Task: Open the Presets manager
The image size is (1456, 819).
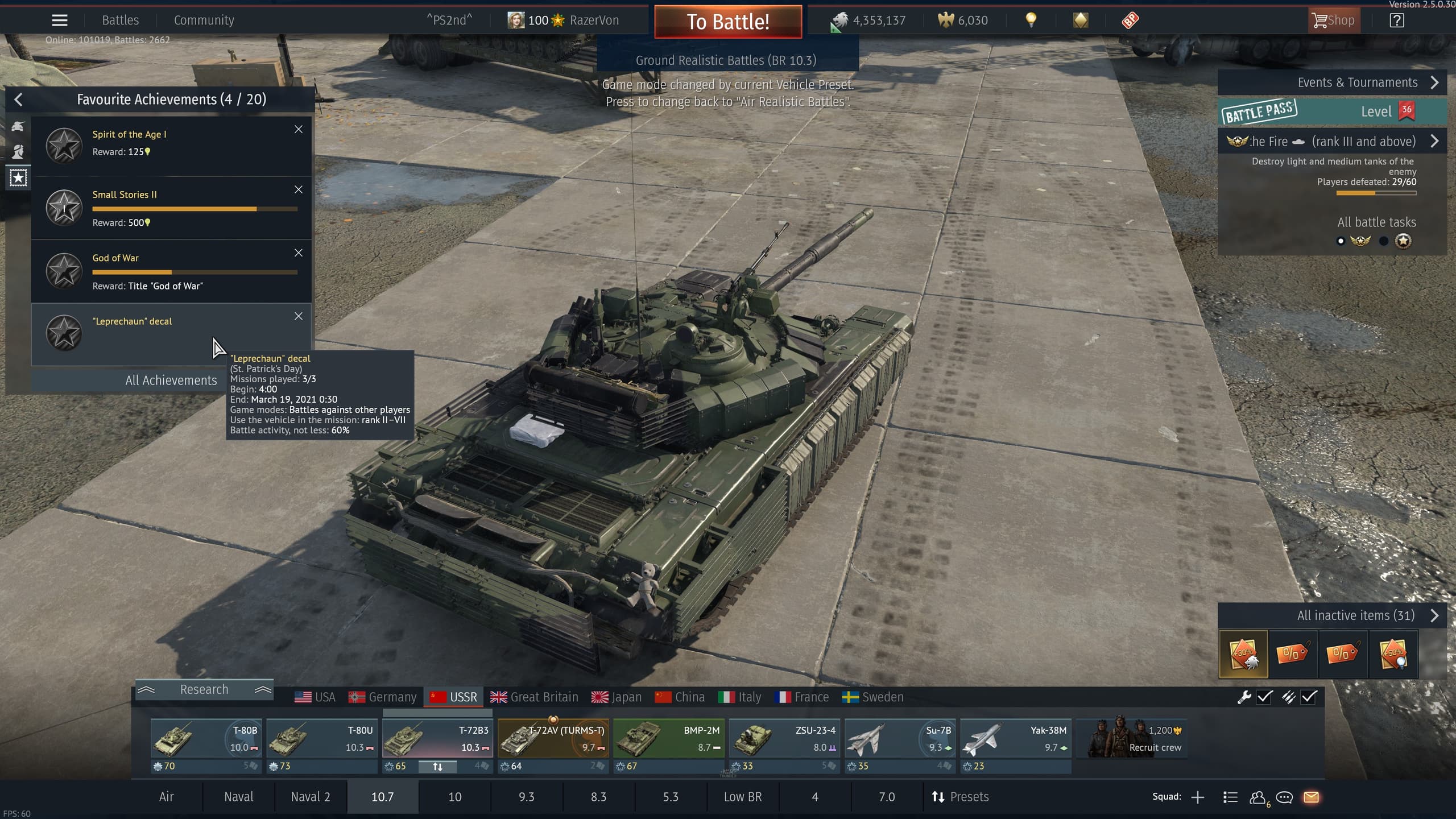Action: pyautogui.click(x=960, y=797)
